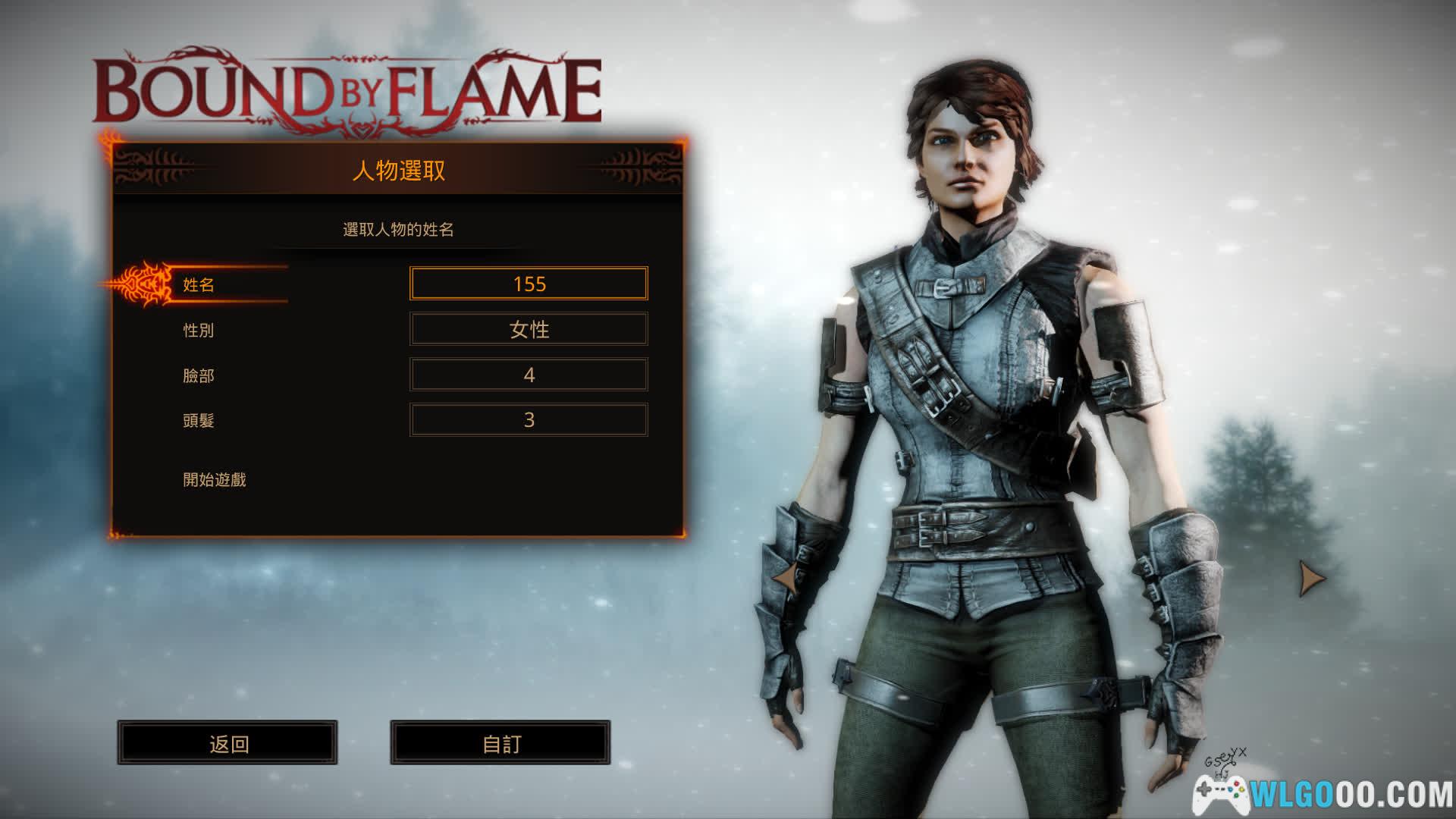Start the game with 開始遊戲
This screenshot has width=1456, height=819.
click(215, 479)
